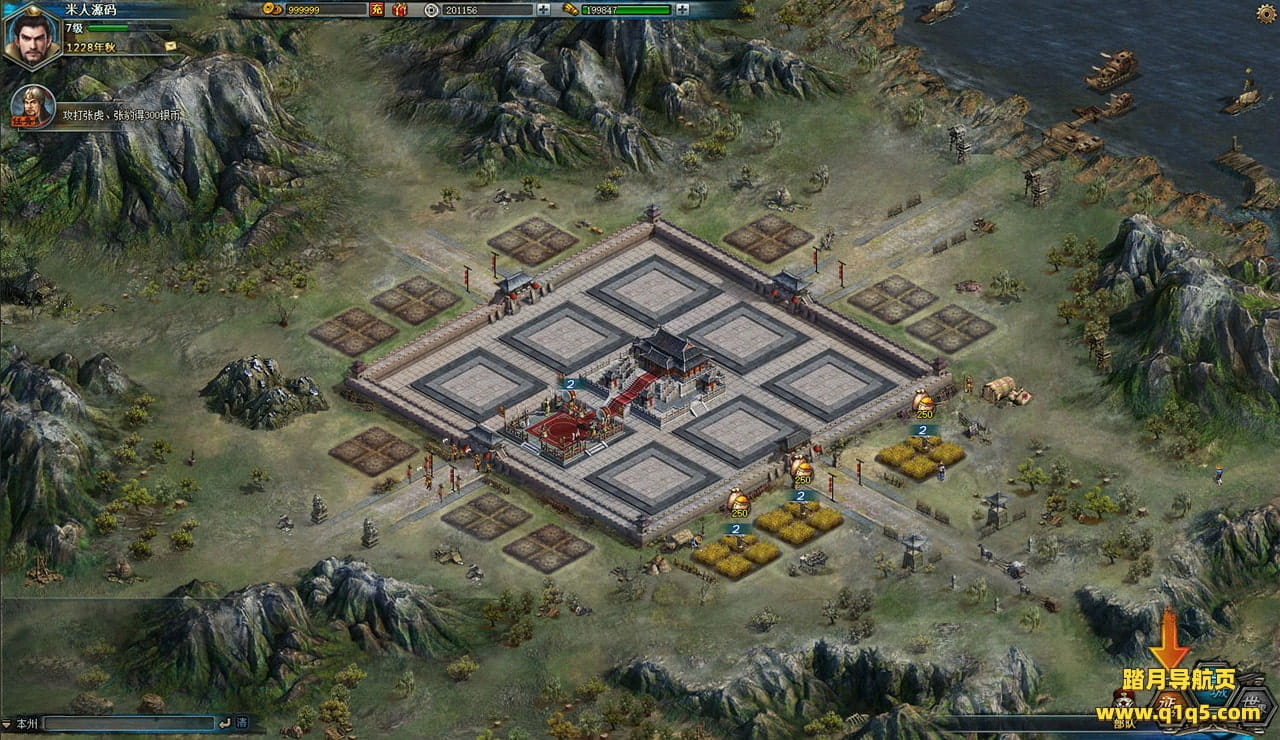Open the mail envelope icon
The height and width of the screenshot is (740, 1280).
(x=170, y=45)
